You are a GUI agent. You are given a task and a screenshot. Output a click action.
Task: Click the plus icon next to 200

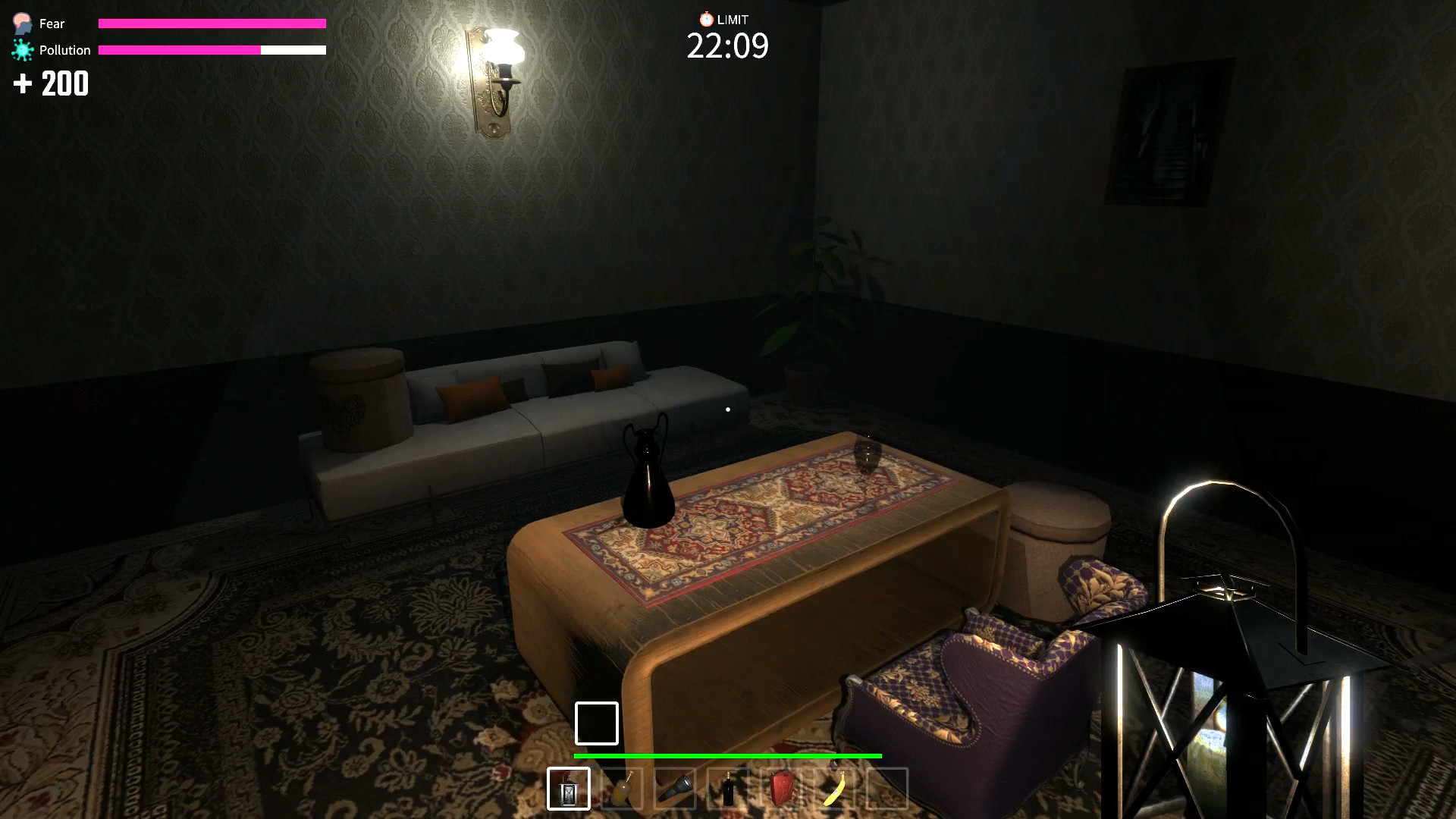[21, 83]
